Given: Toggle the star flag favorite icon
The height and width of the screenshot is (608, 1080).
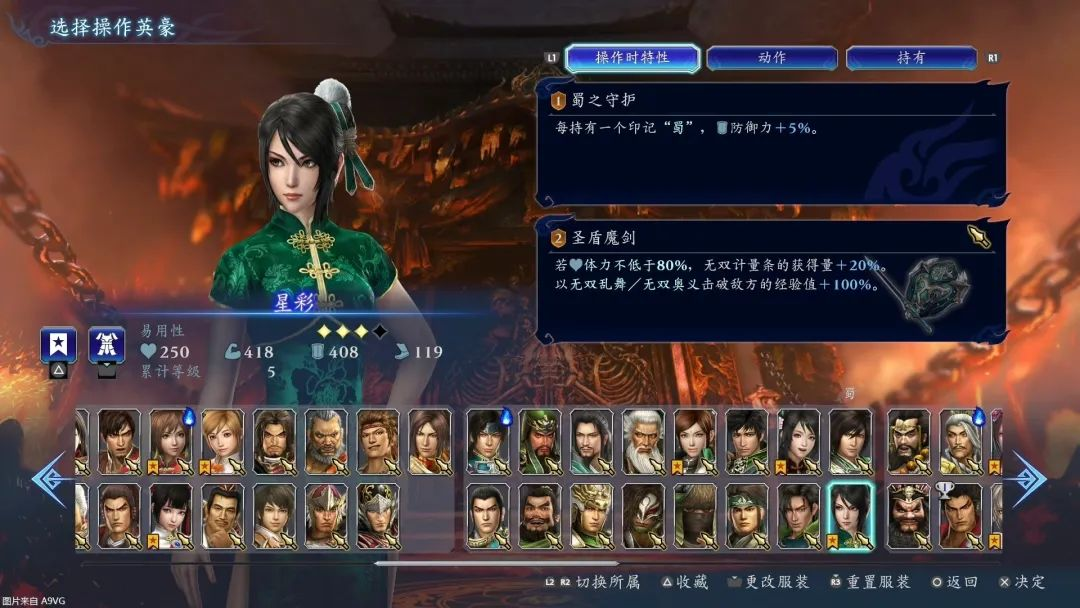Looking at the screenshot, I should (x=58, y=346).
